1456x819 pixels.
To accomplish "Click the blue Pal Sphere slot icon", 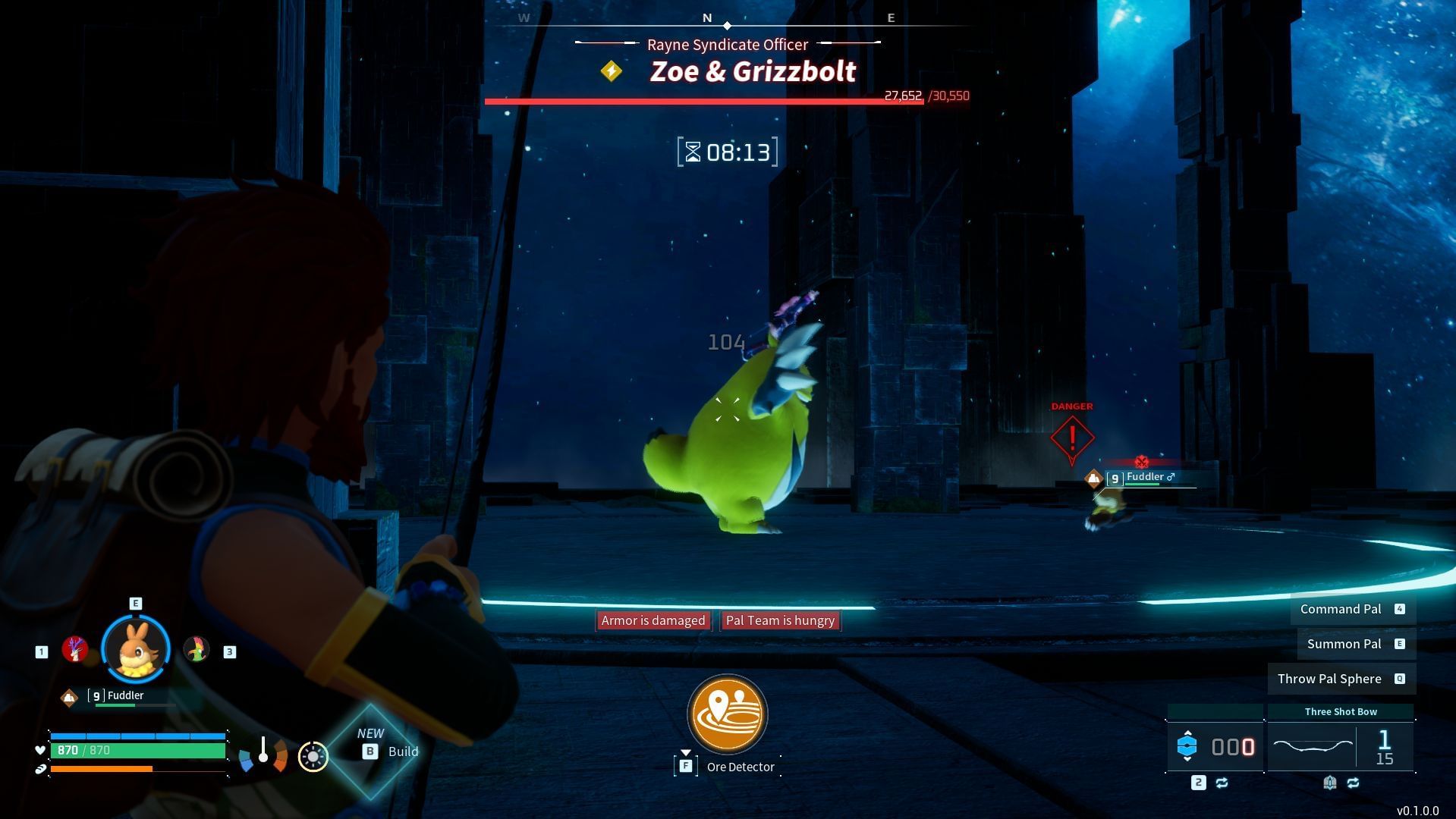I will pyautogui.click(x=1187, y=747).
